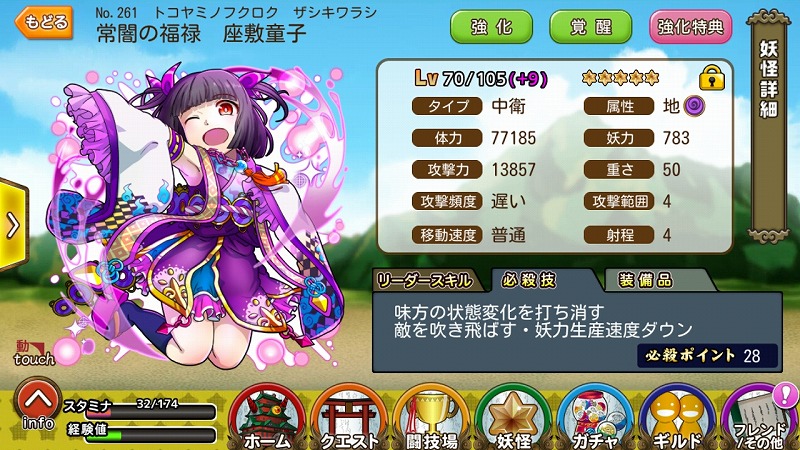This screenshot has width=800, height=450.
Task: Open the ガチャ gacha menu
Action: (597, 416)
